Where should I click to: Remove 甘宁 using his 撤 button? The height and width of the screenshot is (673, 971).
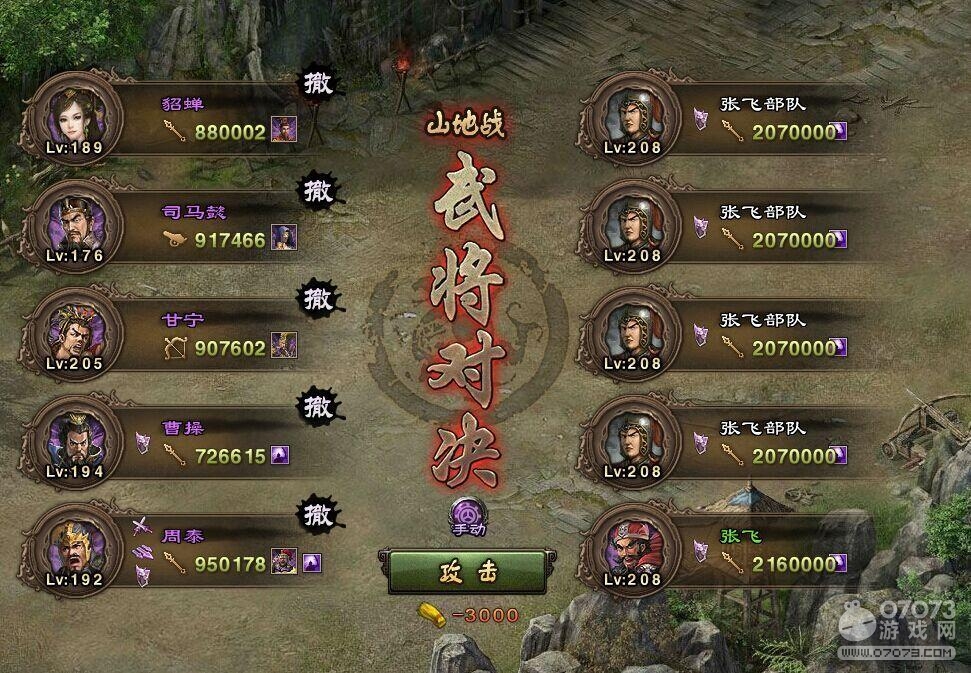[x=318, y=298]
